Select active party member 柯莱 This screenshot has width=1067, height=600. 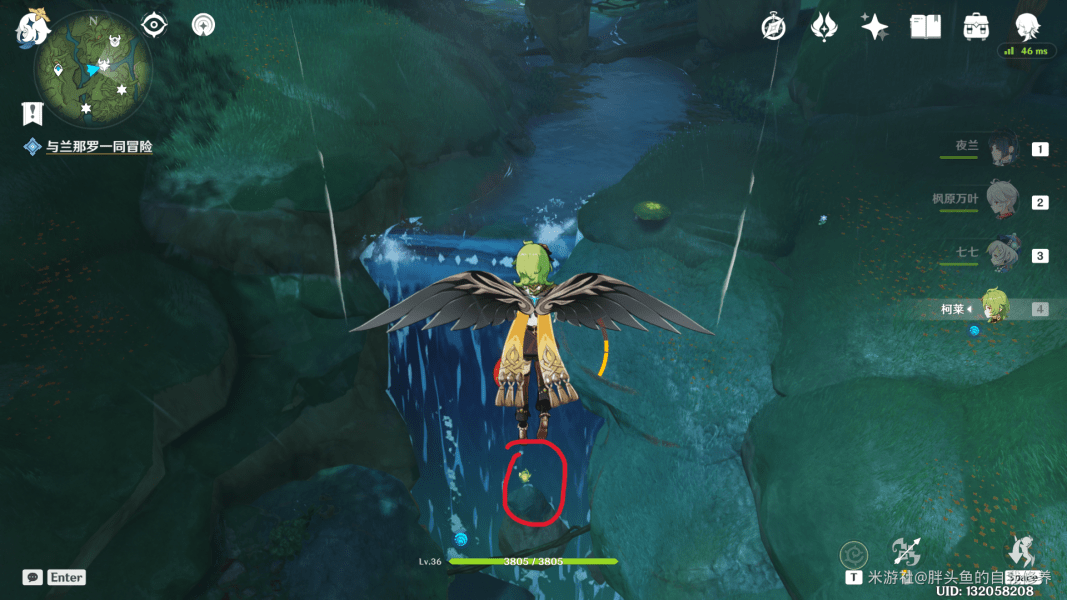(994, 308)
